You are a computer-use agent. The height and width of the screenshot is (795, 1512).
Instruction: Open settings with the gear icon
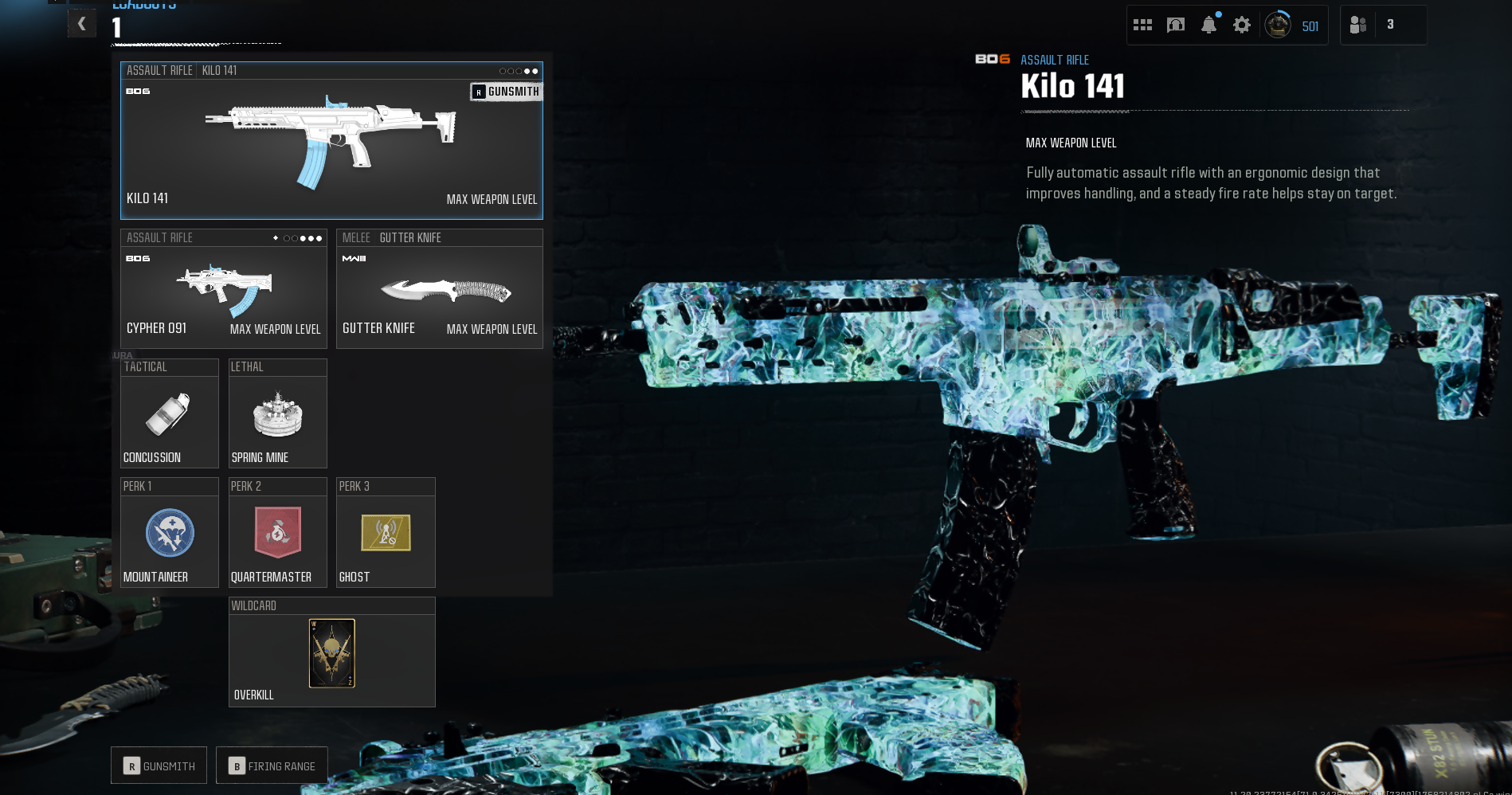click(x=1241, y=25)
